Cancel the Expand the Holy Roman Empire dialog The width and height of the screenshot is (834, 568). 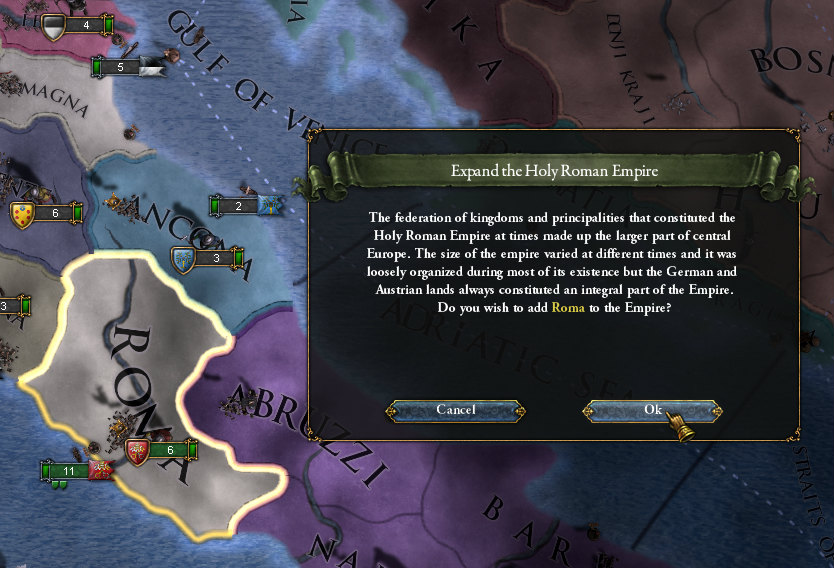[x=456, y=410]
